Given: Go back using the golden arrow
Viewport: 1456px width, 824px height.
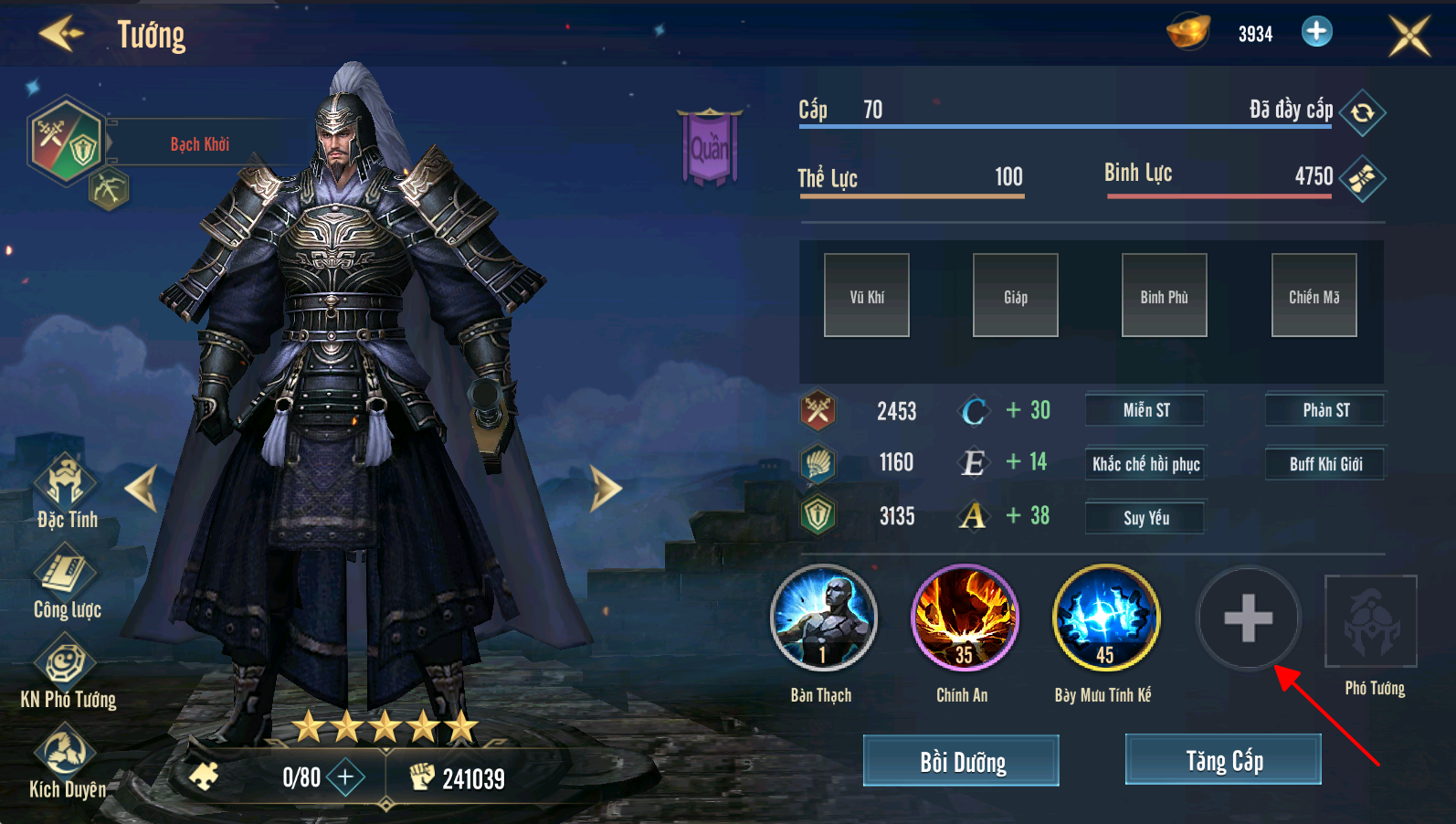Looking at the screenshot, I should click(61, 34).
